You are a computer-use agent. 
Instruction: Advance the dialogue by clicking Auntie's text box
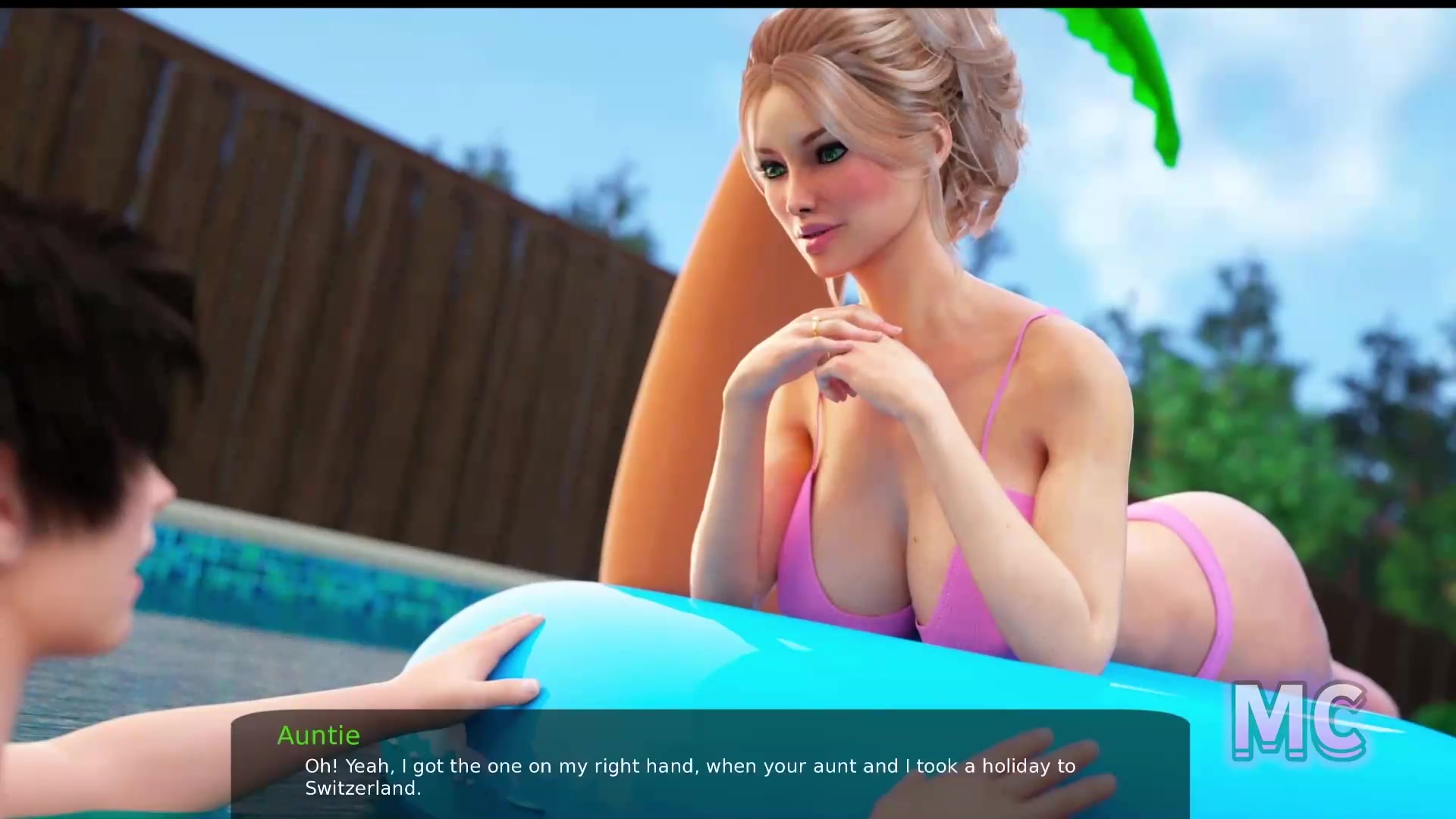[x=710, y=766]
